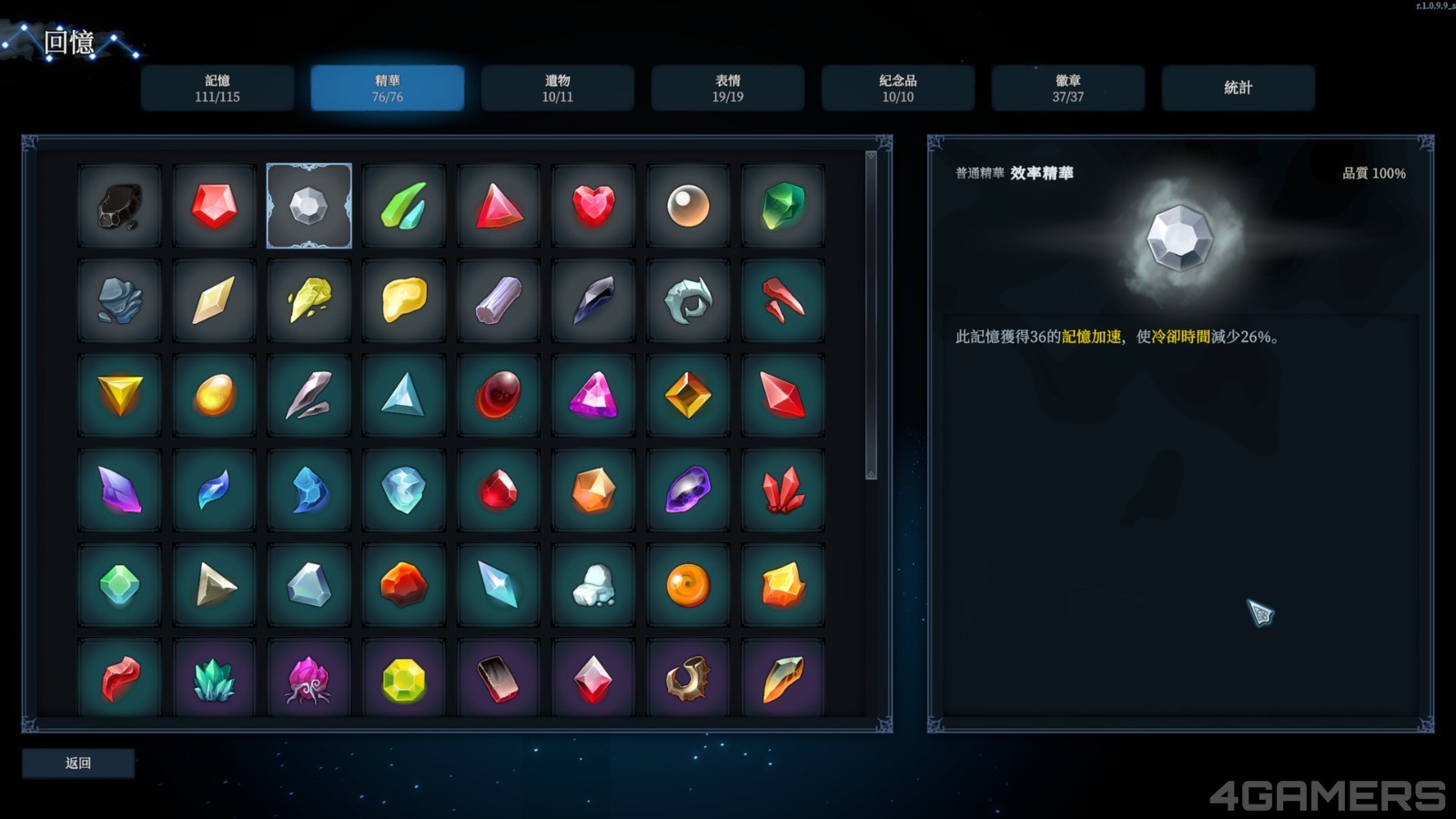Viewport: 1456px width, 819px height.
Task: Click the essence list scrollbar
Action: (x=871, y=315)
